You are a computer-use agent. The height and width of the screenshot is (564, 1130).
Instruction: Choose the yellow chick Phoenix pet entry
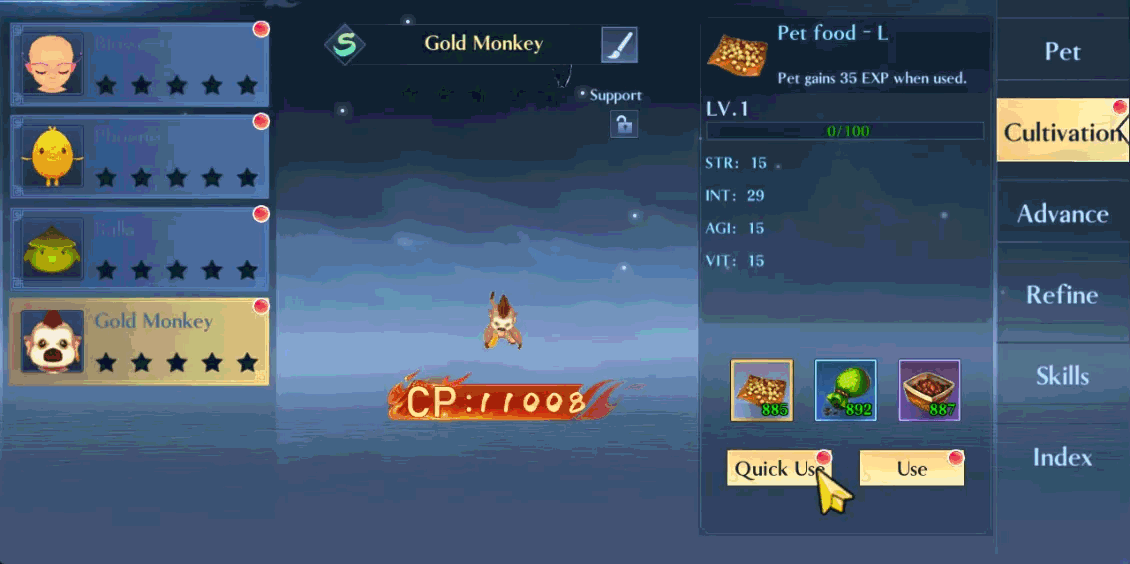[x=140, y=155]
